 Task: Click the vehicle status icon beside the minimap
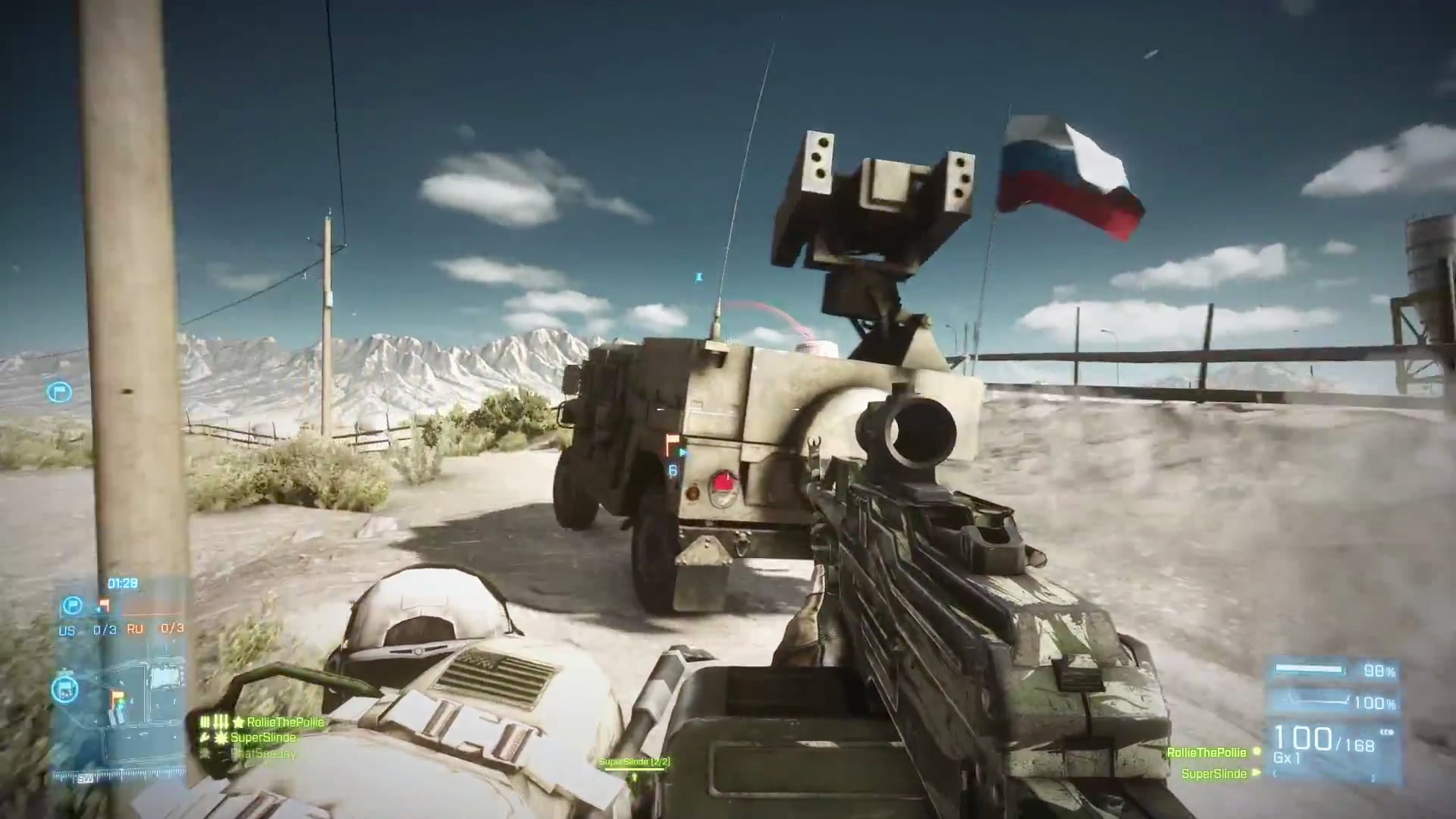64,689
